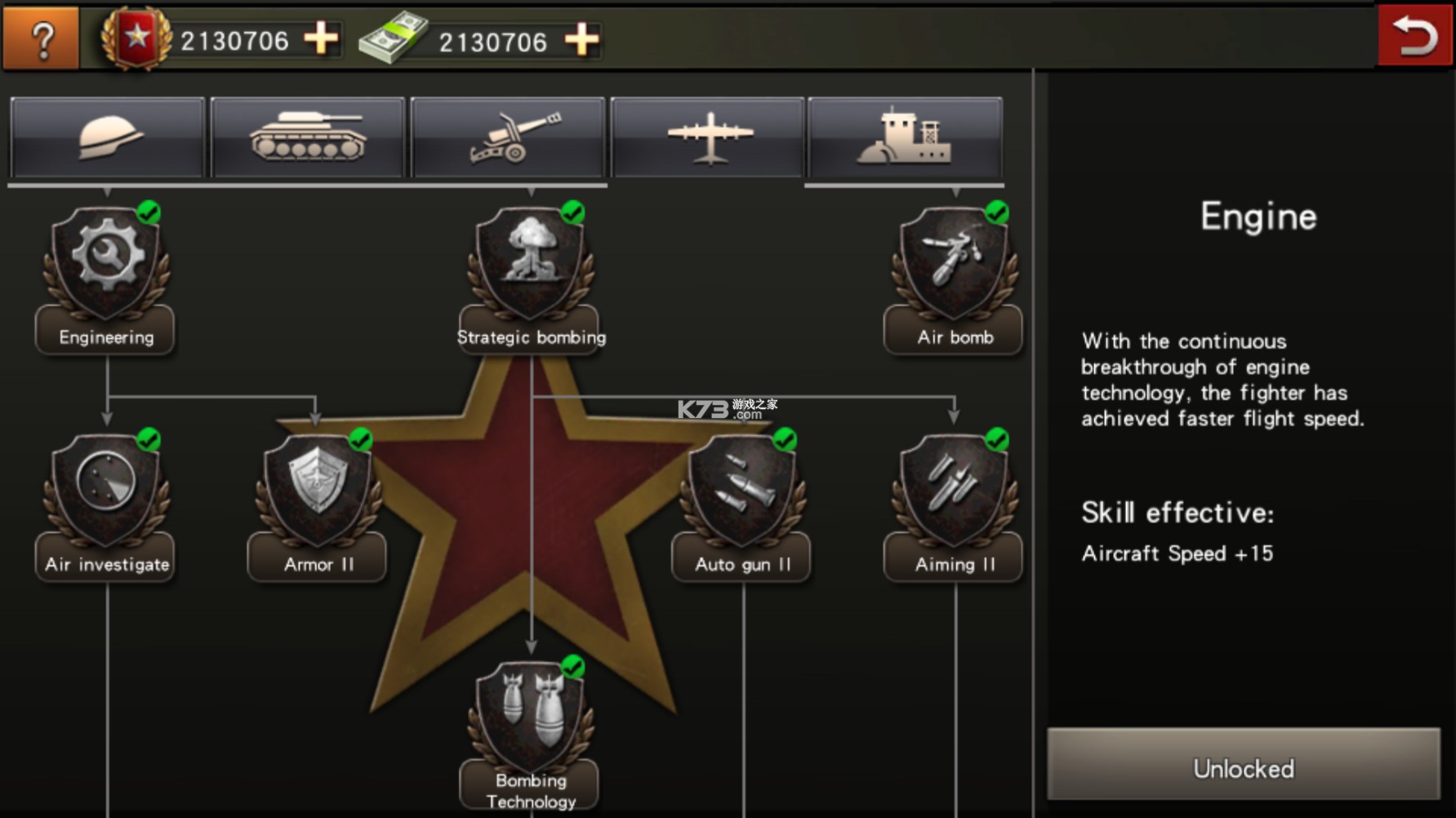Screen dimensions: 1456x818
Task: Select the naval base technology tab
Action: pos(906,137)
